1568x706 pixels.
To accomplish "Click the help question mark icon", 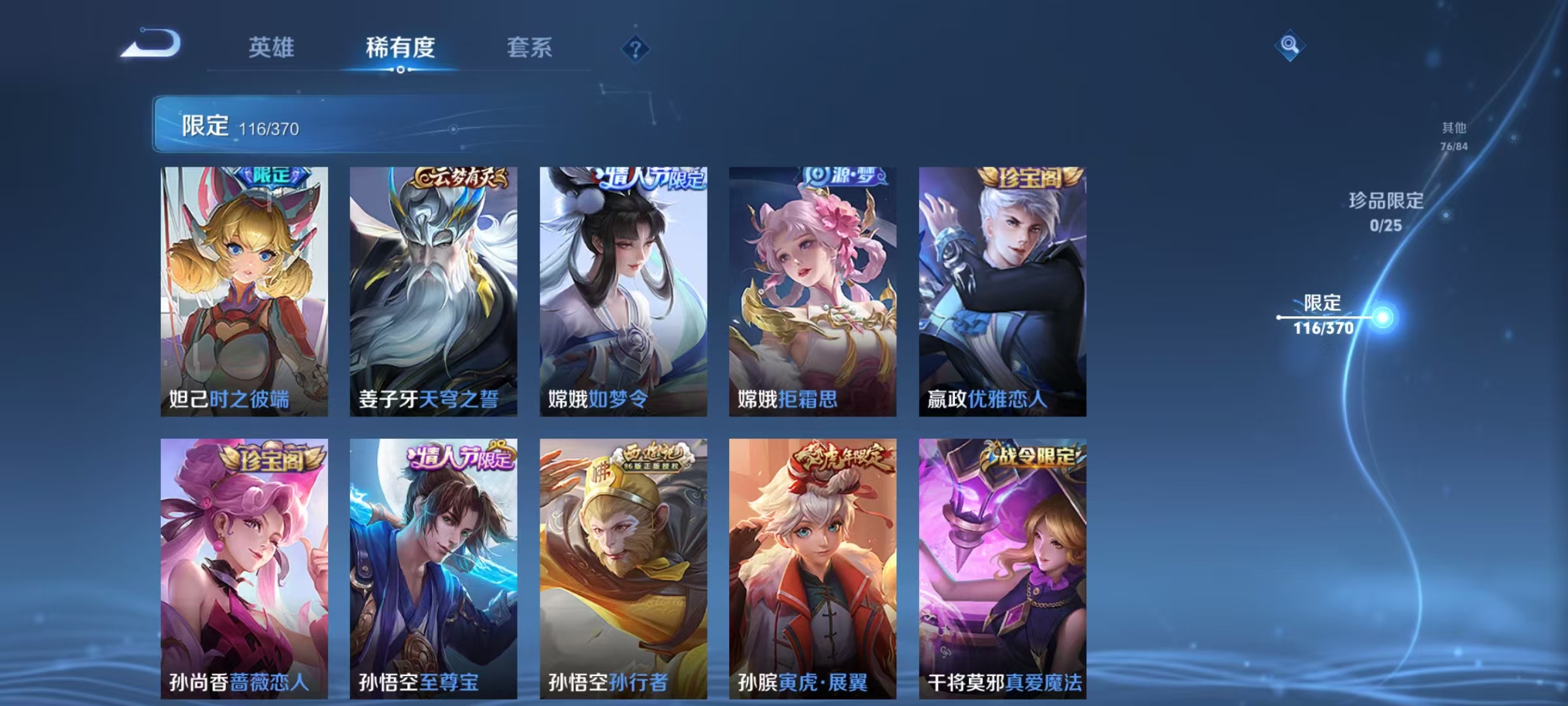I will (x=636, y=48).
